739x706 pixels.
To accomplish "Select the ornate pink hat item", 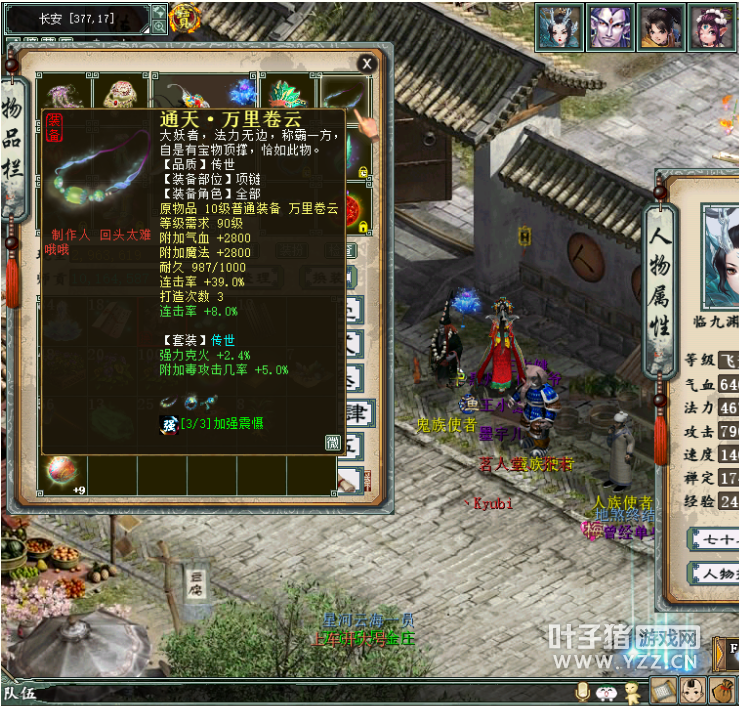I will [120, 95].
